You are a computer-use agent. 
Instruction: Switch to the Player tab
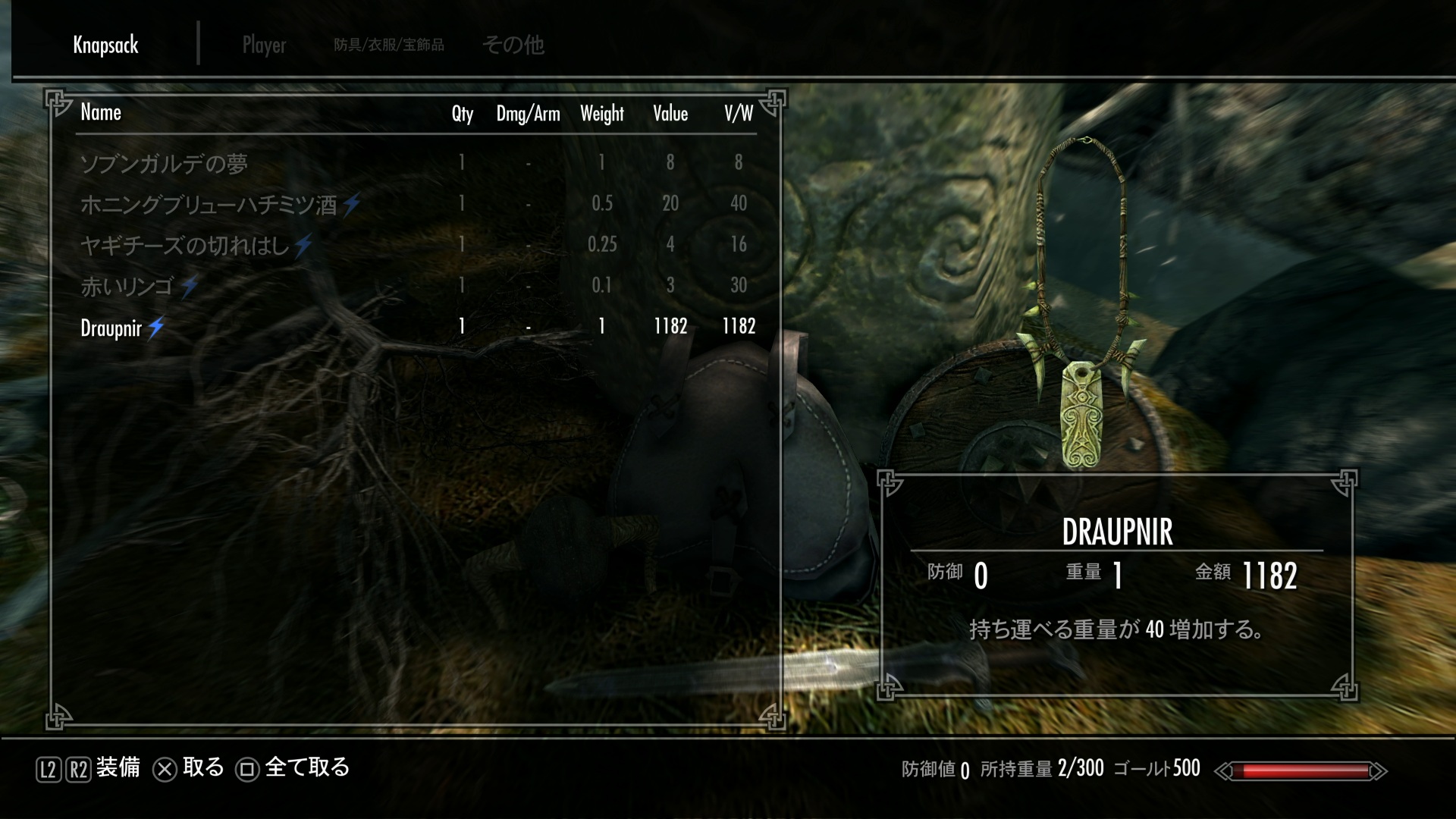(264, 45)
